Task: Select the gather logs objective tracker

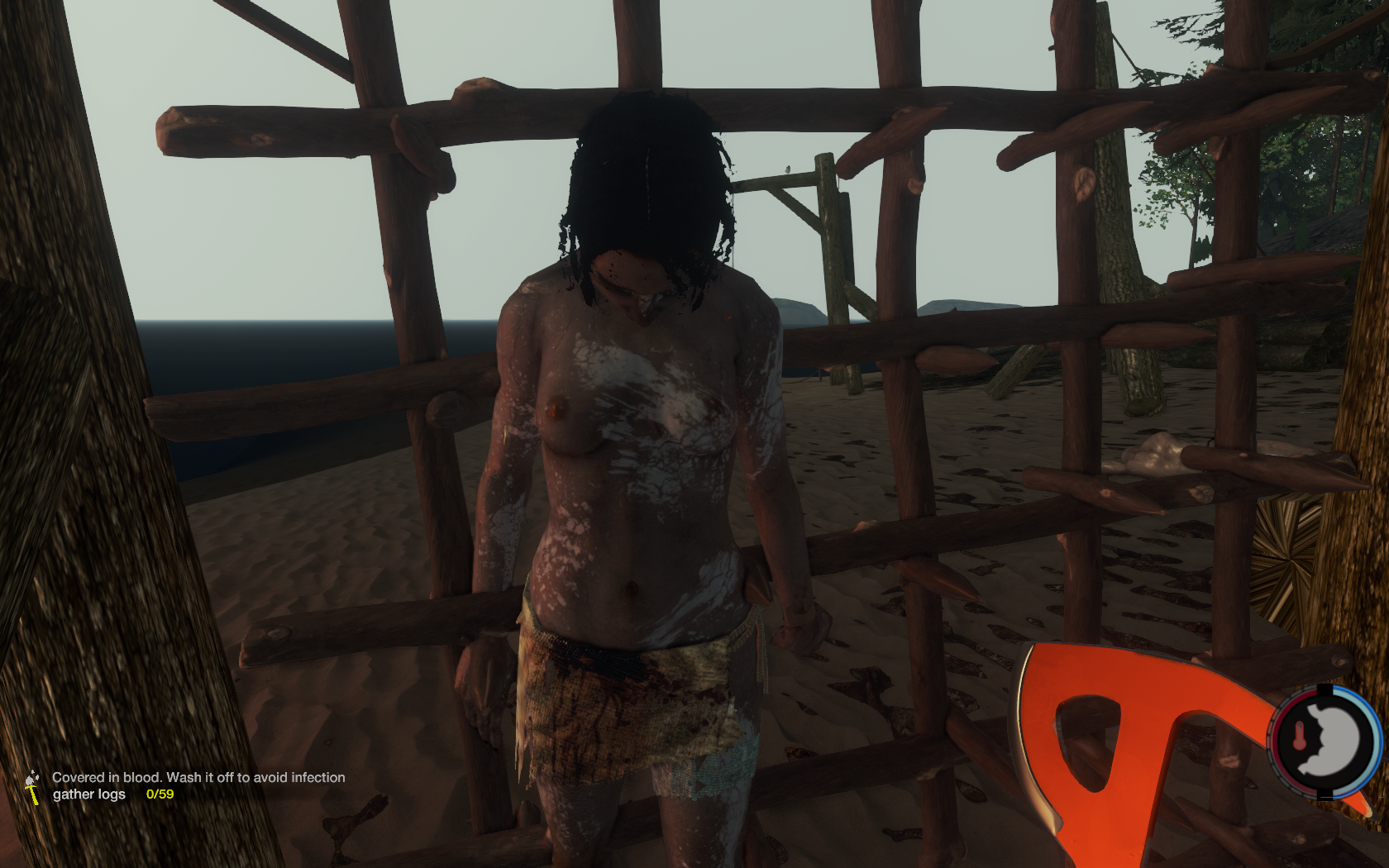Action: tap(89, 794)
